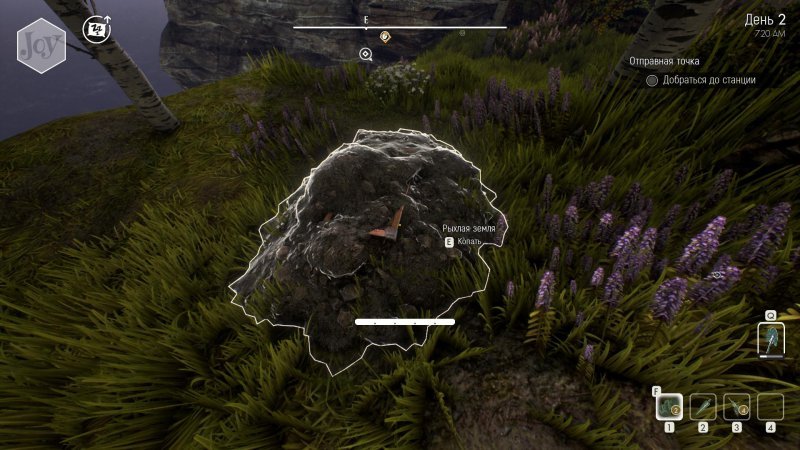Image resolution: width=800 pixels, height=450 pixels.
Task: Select hotbar slot 1 with leafy item
Action: tap(668, 406)
